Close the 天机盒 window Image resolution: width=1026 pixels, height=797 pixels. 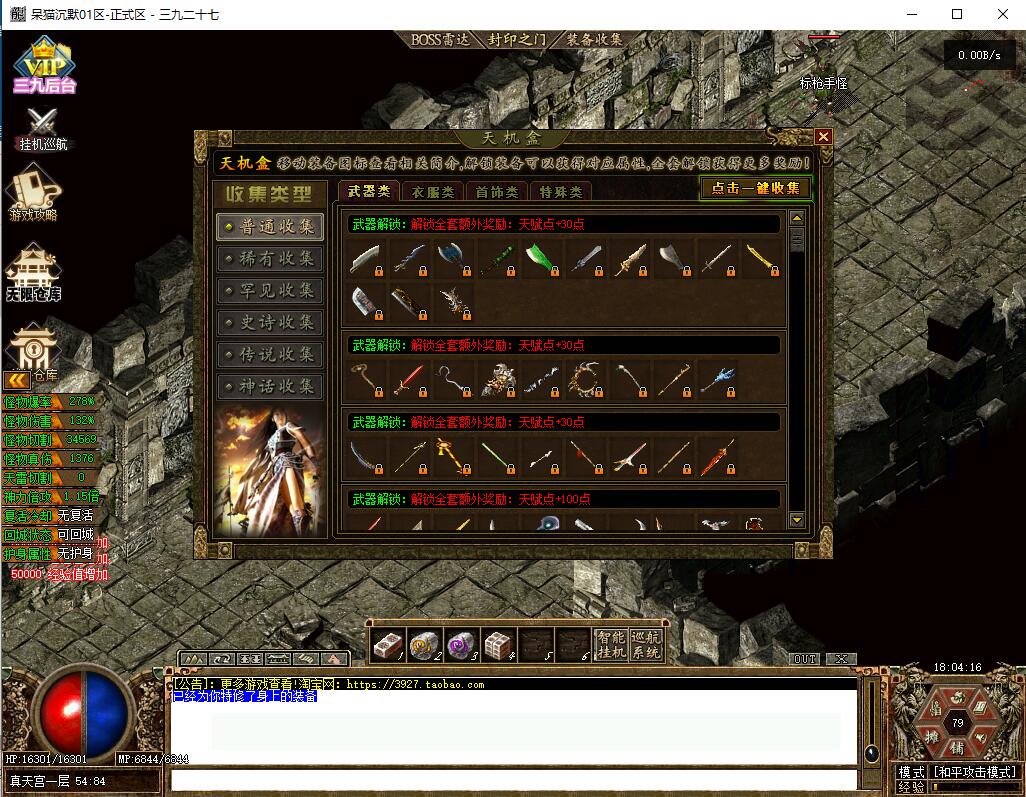(823, 137)
